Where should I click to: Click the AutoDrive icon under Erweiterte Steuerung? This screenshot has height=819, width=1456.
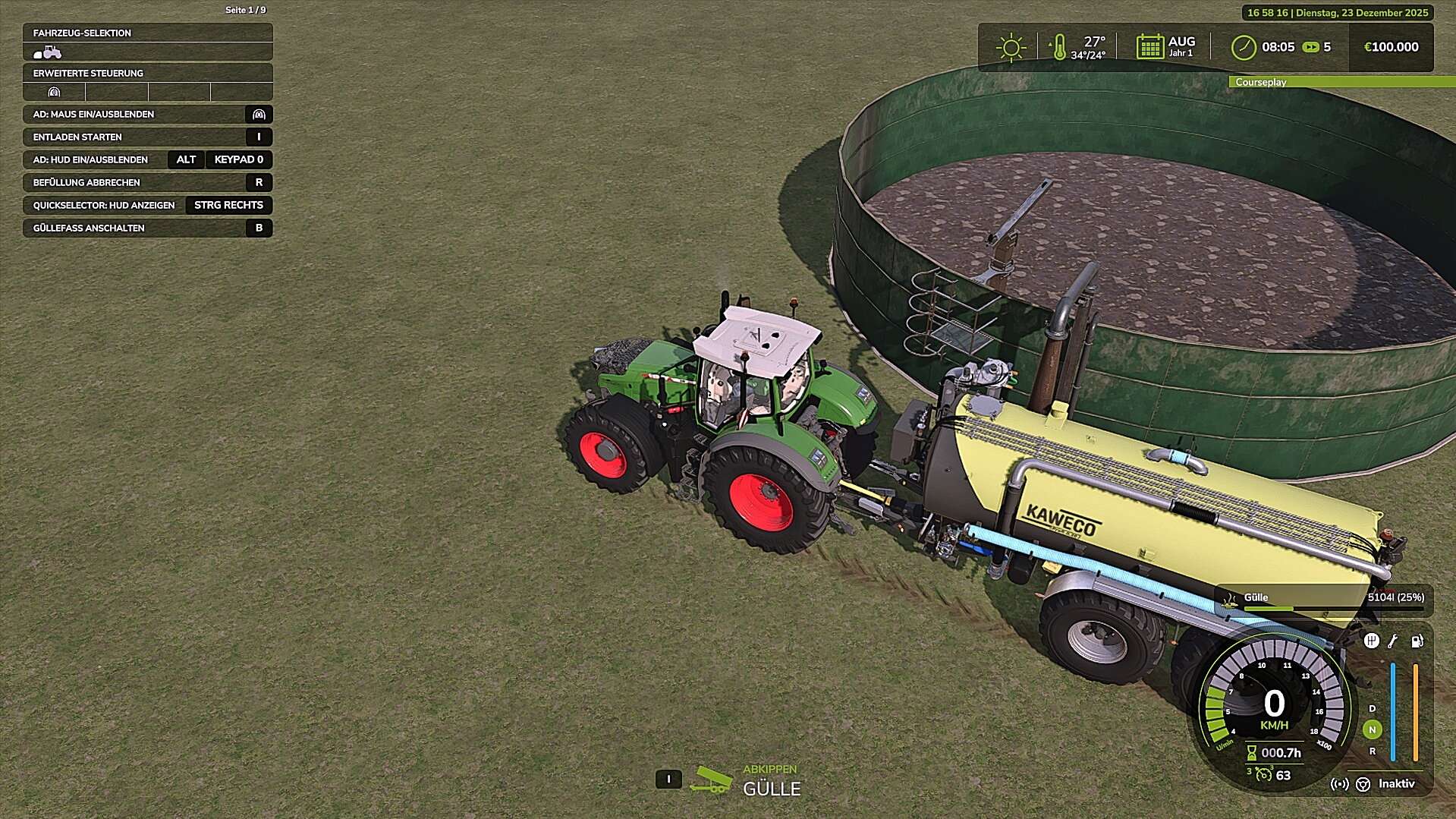coord(54,93)
